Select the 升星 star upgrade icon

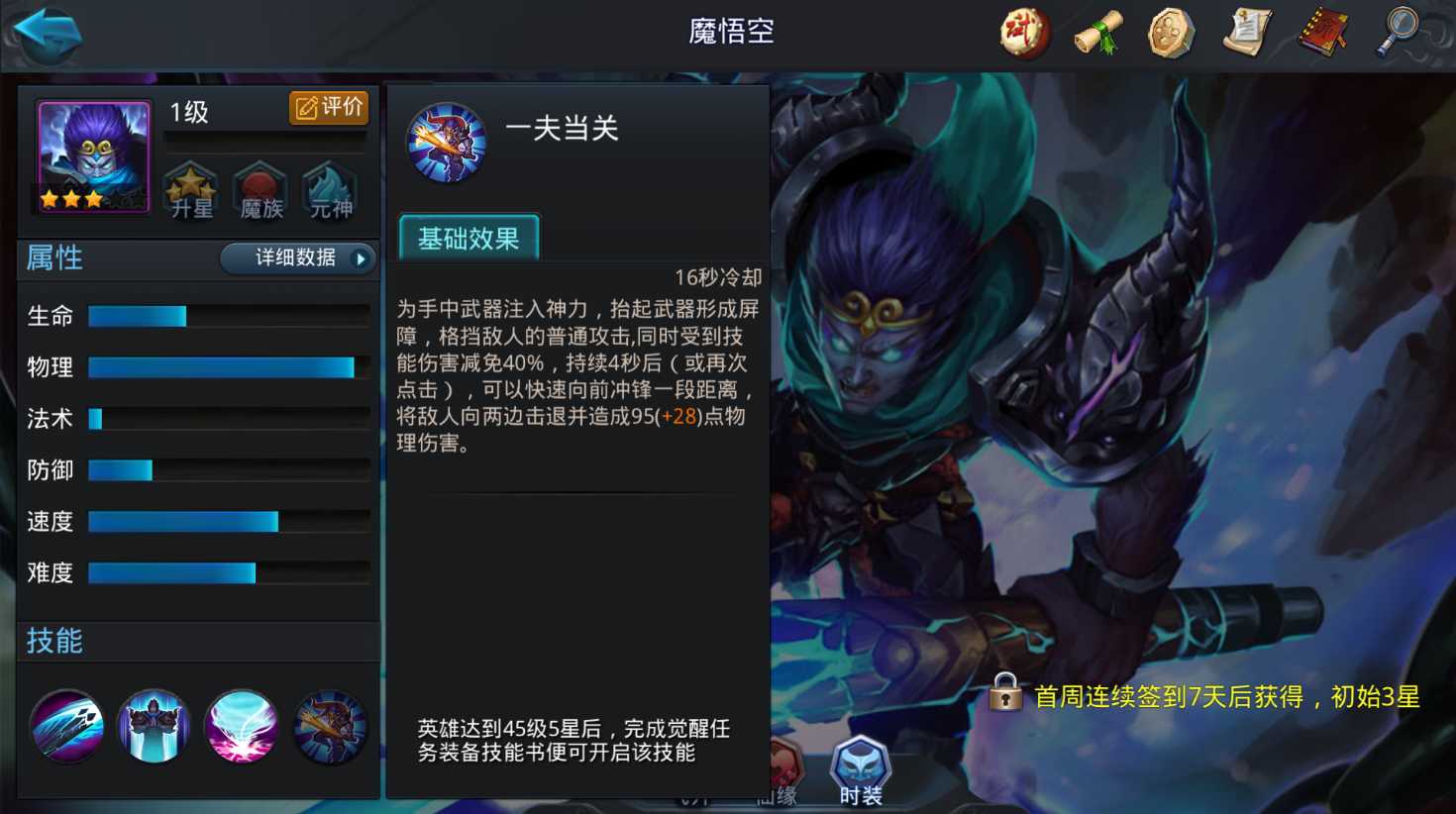click(189, 189)
